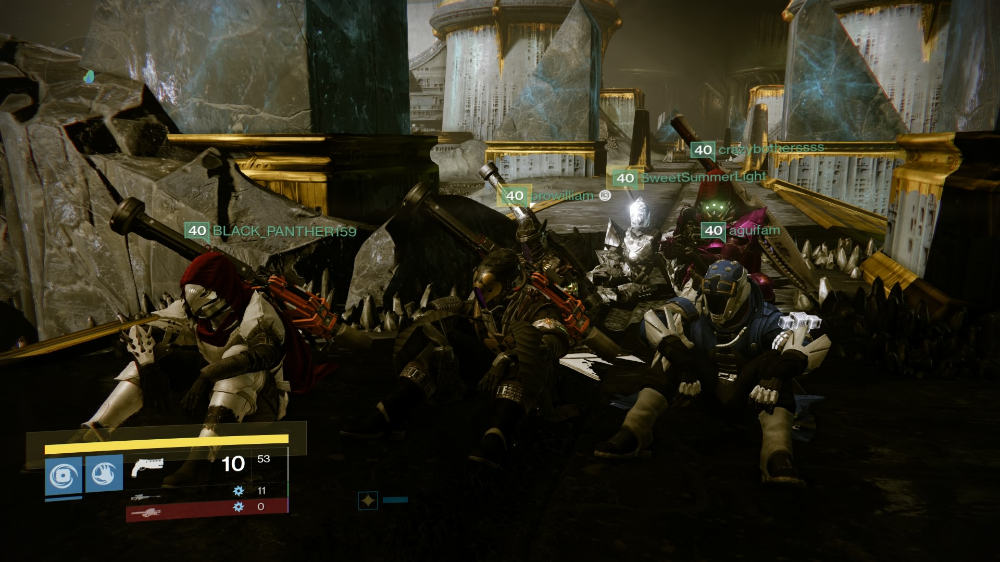Image resolution: width=1000 pixels, height=562 pixels.
Task: Switch to the sniper rifle special weapon
Action: pos(145,493)
